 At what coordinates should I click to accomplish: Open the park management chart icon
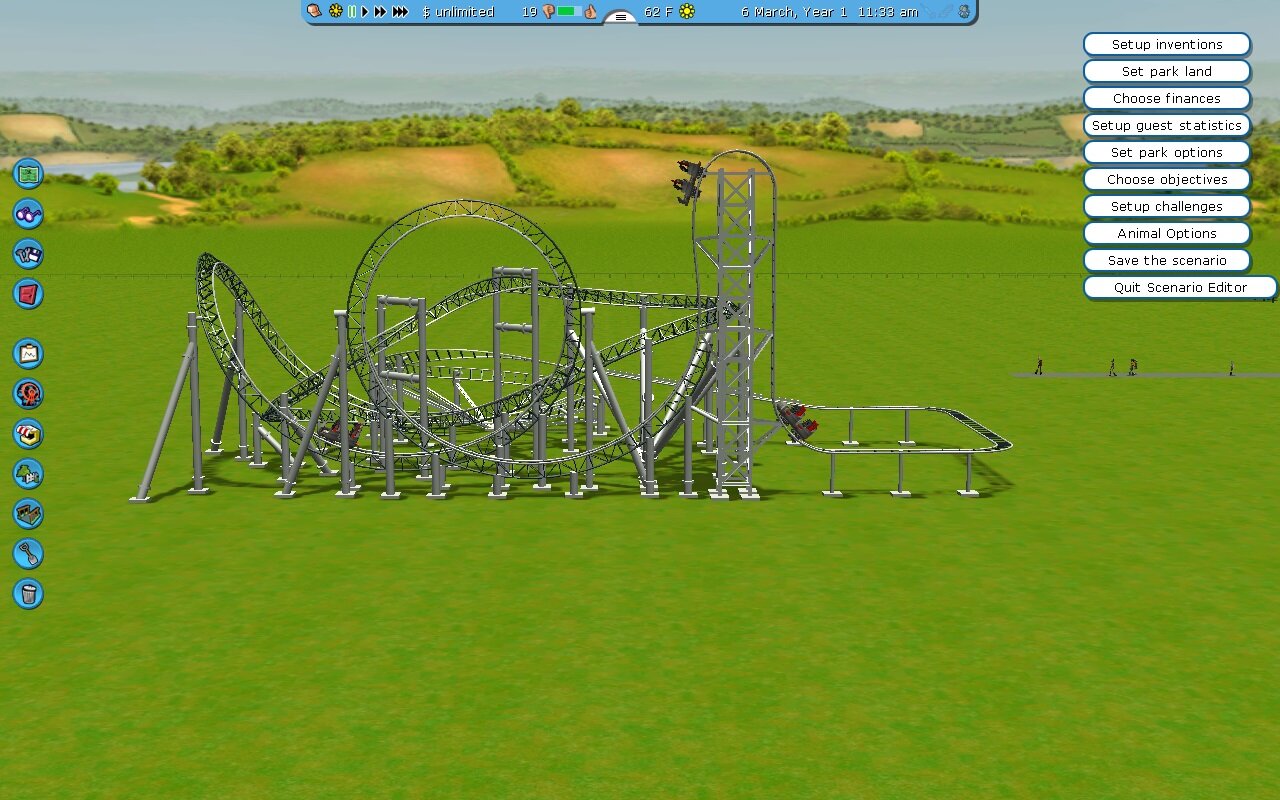(x=28, y=353)
